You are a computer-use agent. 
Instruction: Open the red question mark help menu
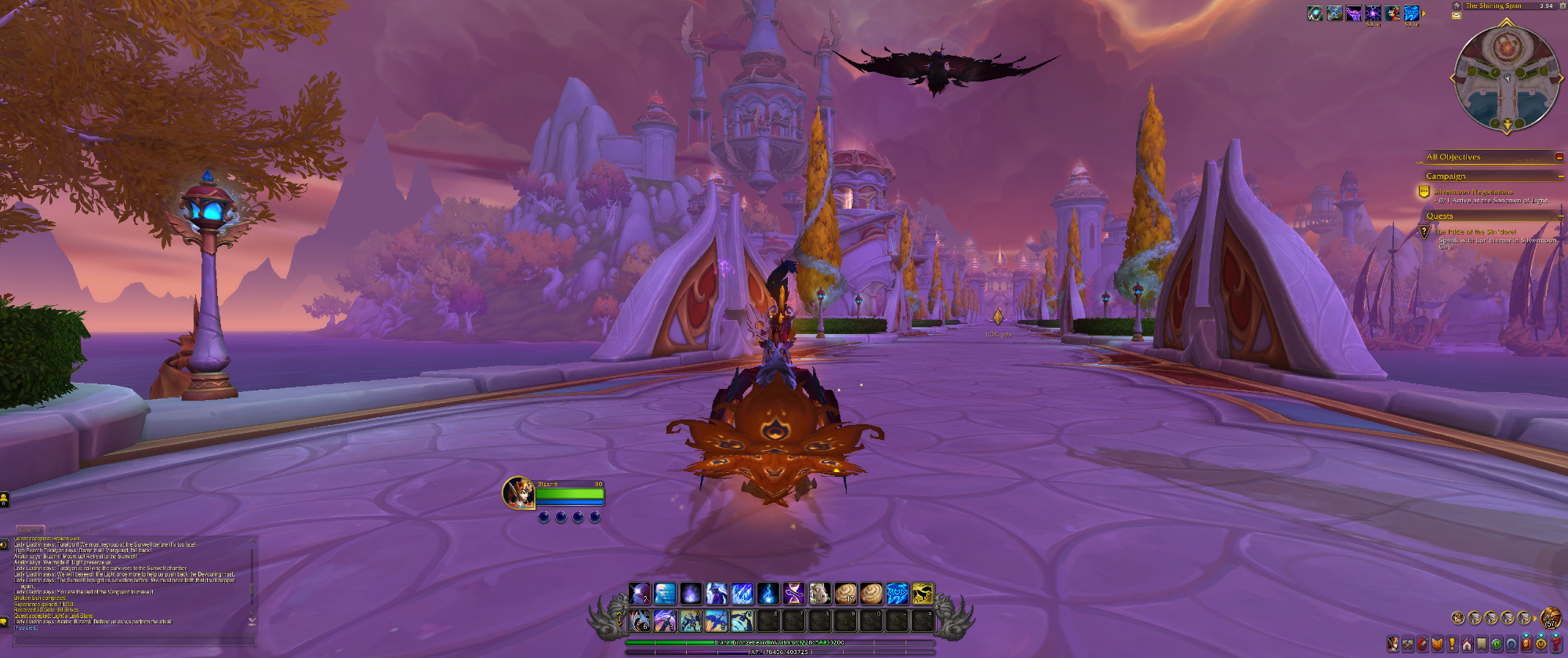1556,645
